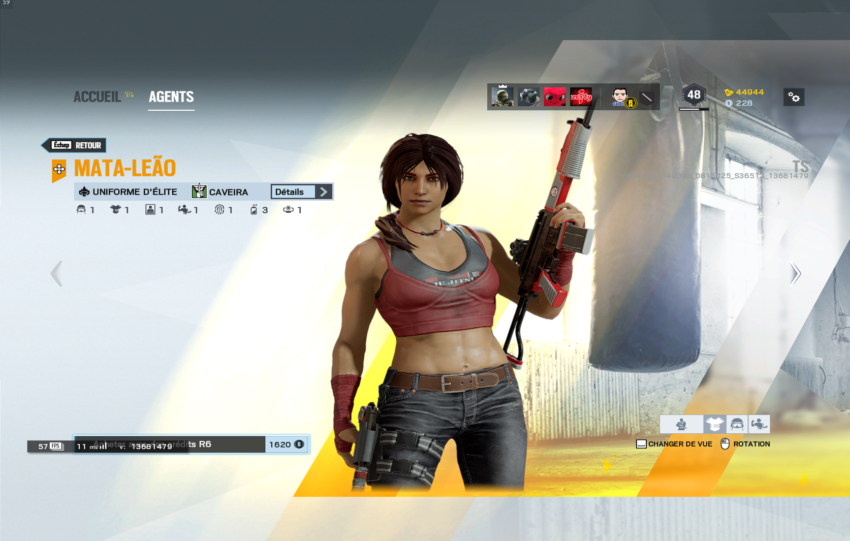Open the Détails button
850x541 pixels.
(301, 191)
